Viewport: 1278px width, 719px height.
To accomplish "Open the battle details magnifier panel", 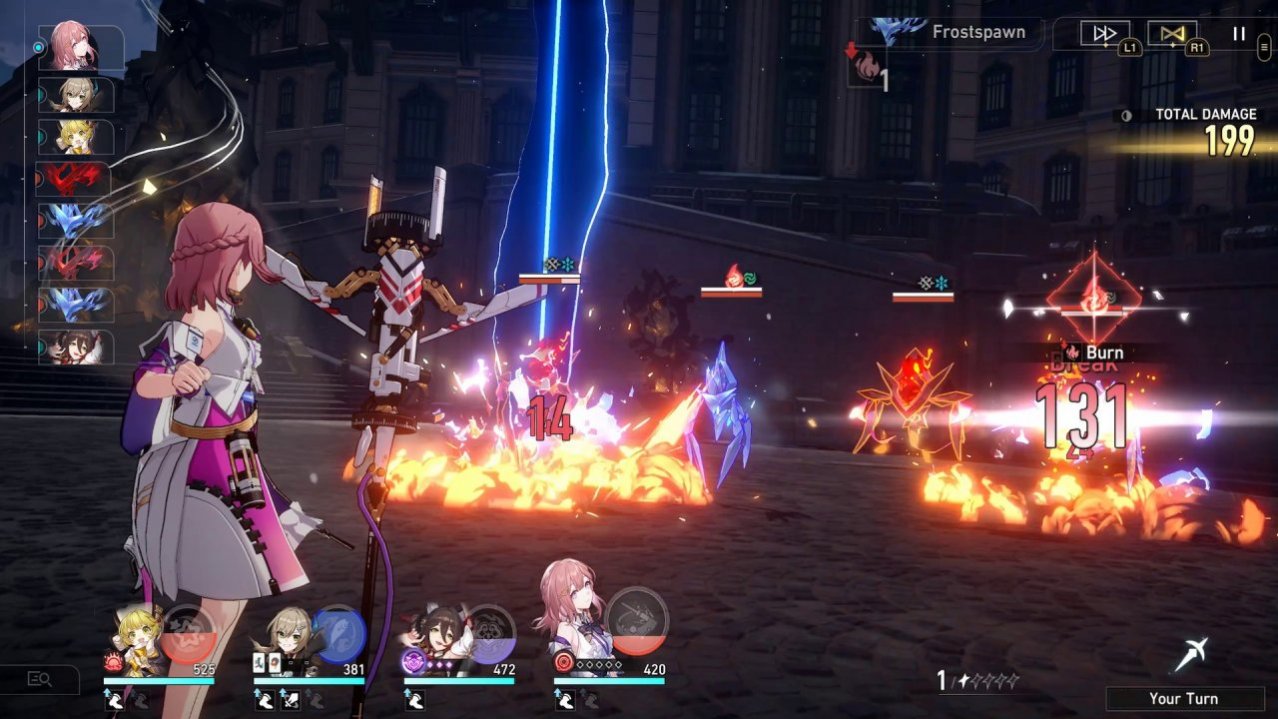I will point(40,680).
